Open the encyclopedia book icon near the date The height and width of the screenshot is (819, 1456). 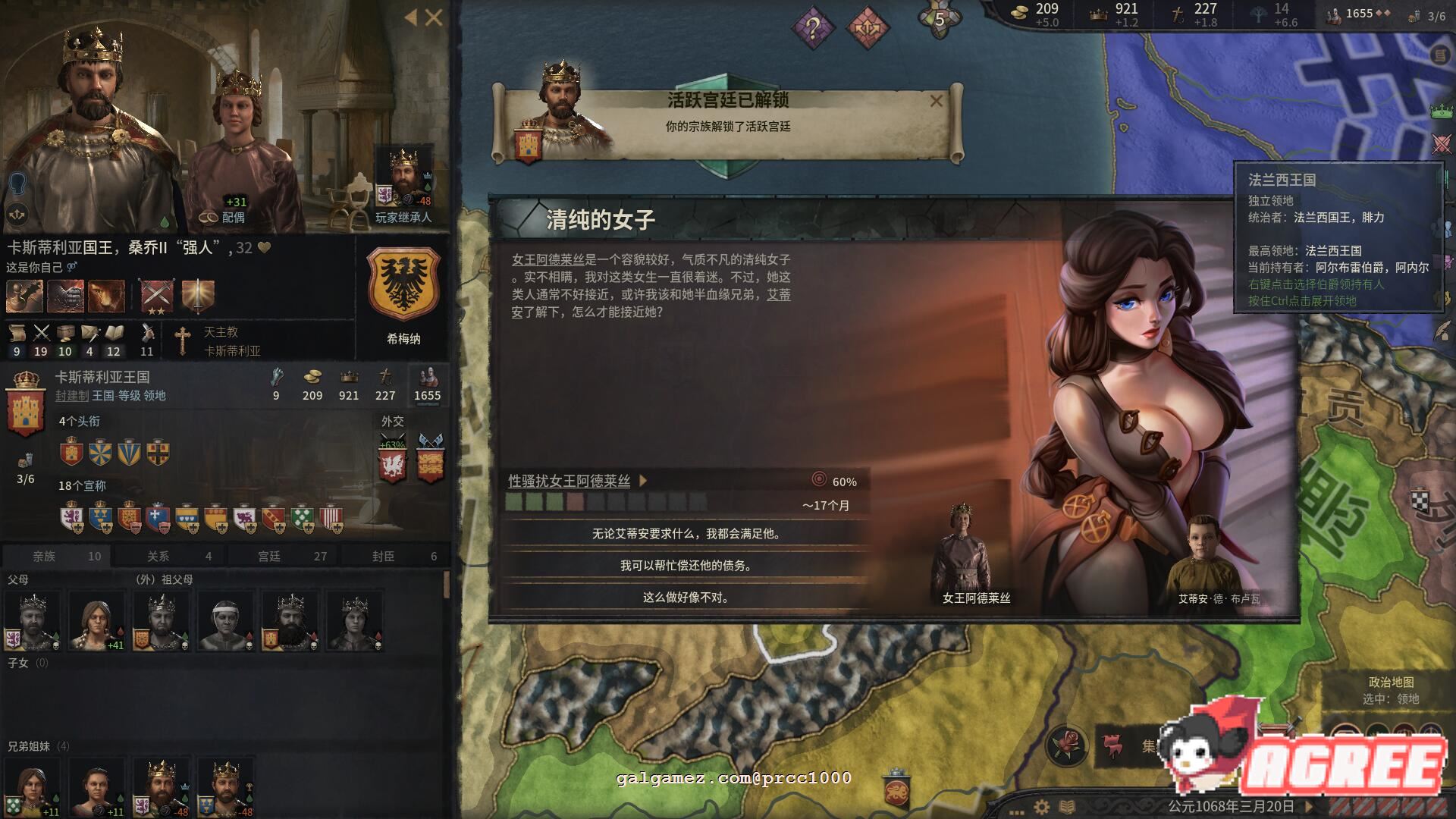click(x=1066, y=807)
